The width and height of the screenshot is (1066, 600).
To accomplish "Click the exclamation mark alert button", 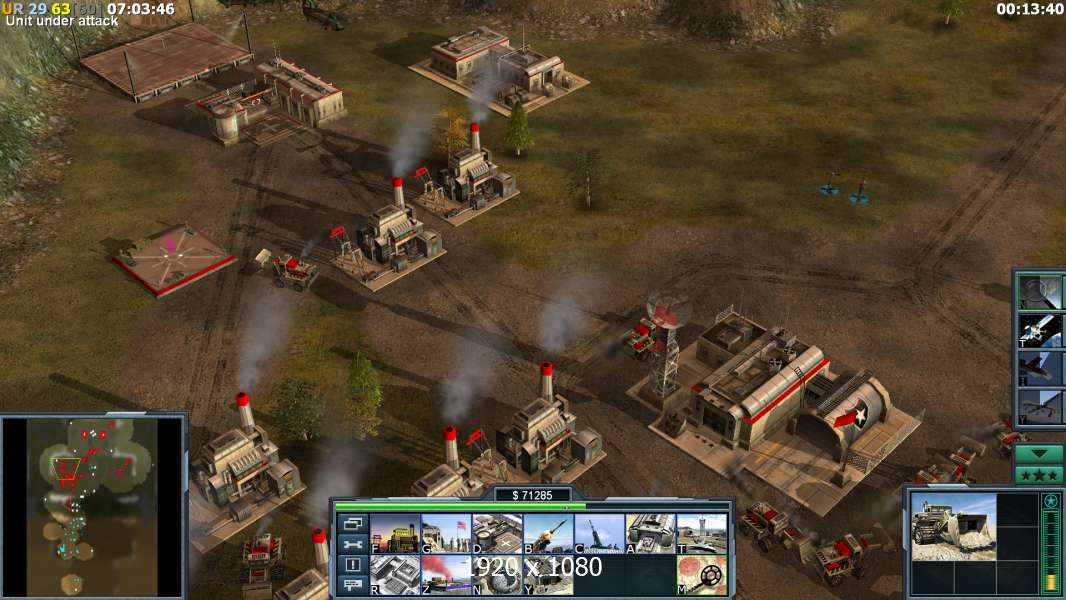I will [352, 565].
